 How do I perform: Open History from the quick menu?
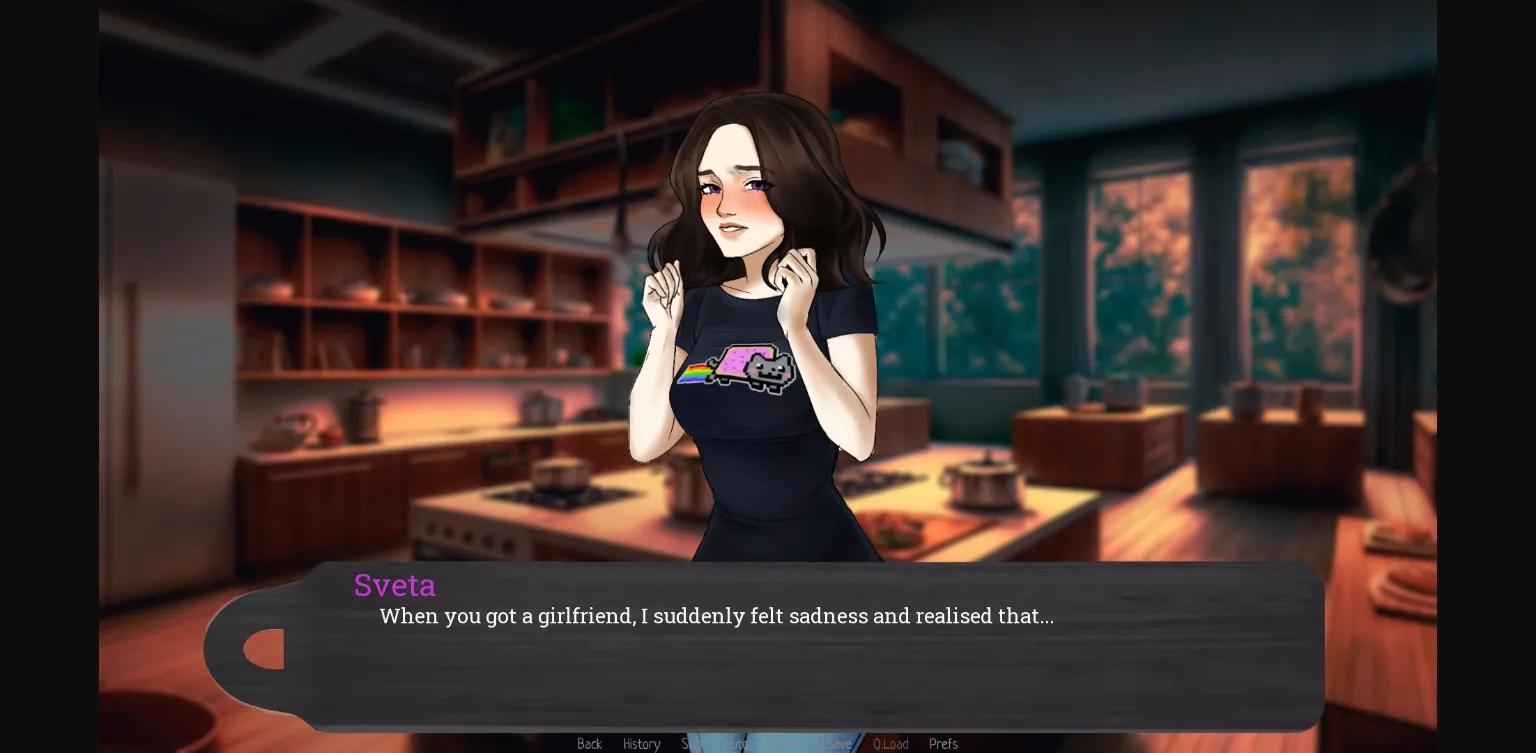pos(642,744)
